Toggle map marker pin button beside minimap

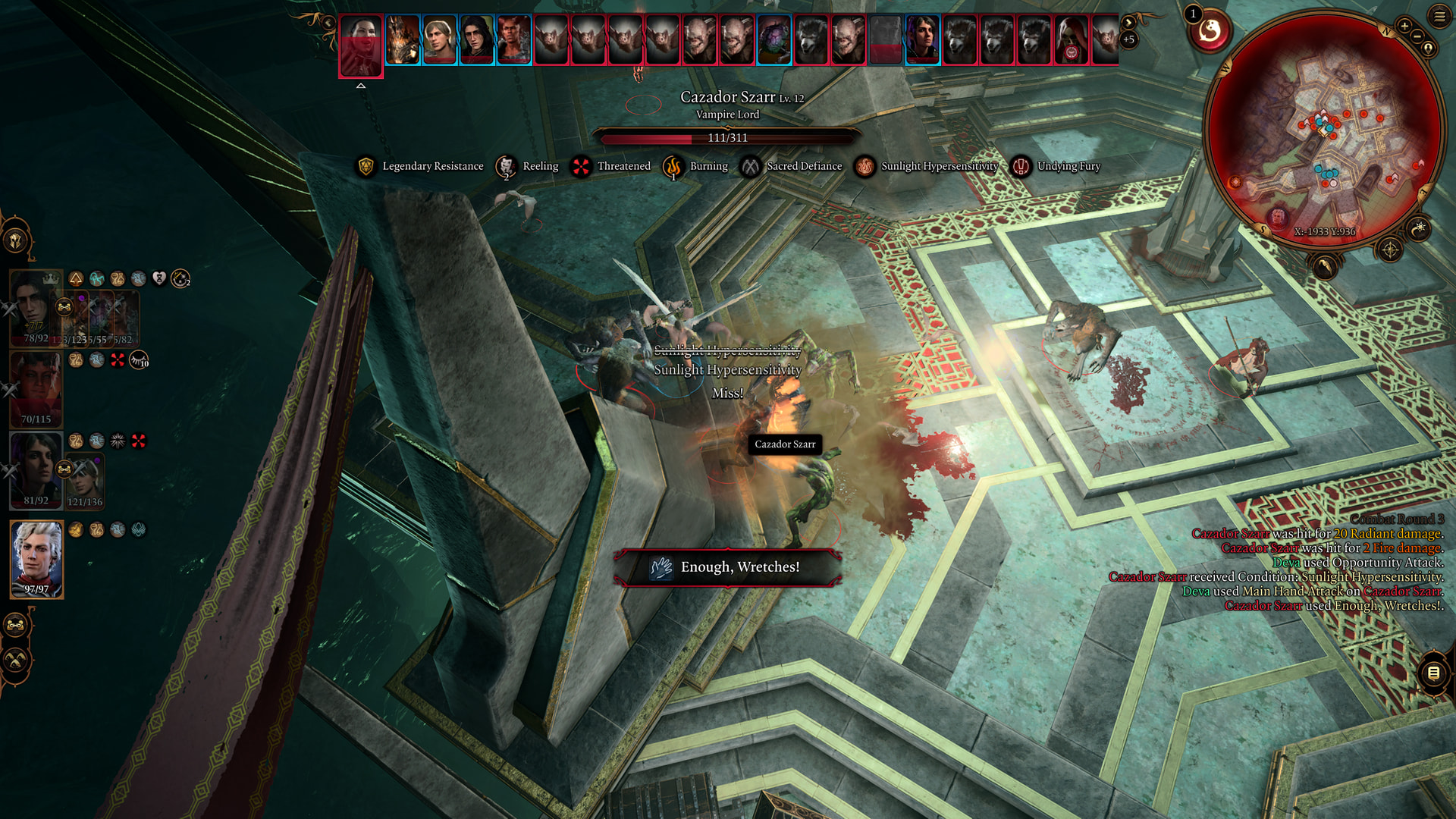pyautogui.click(x=1428, y=49)
